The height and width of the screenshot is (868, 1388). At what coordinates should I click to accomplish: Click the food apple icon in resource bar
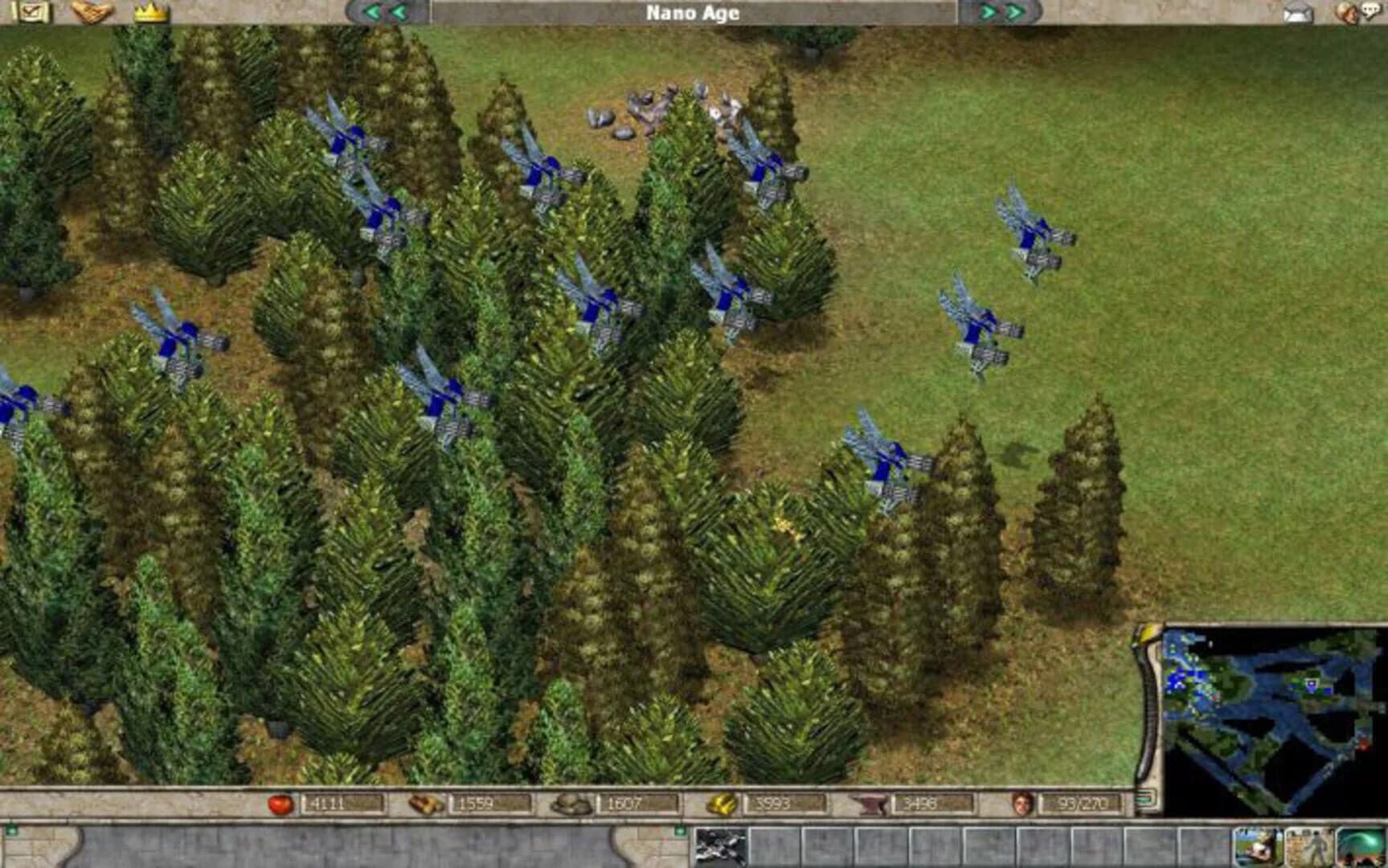[281, 801]
